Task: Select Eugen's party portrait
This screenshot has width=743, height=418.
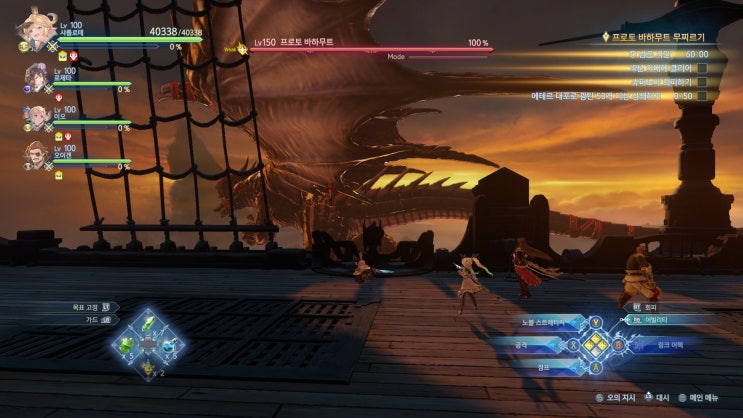Action: pos(37,155)
